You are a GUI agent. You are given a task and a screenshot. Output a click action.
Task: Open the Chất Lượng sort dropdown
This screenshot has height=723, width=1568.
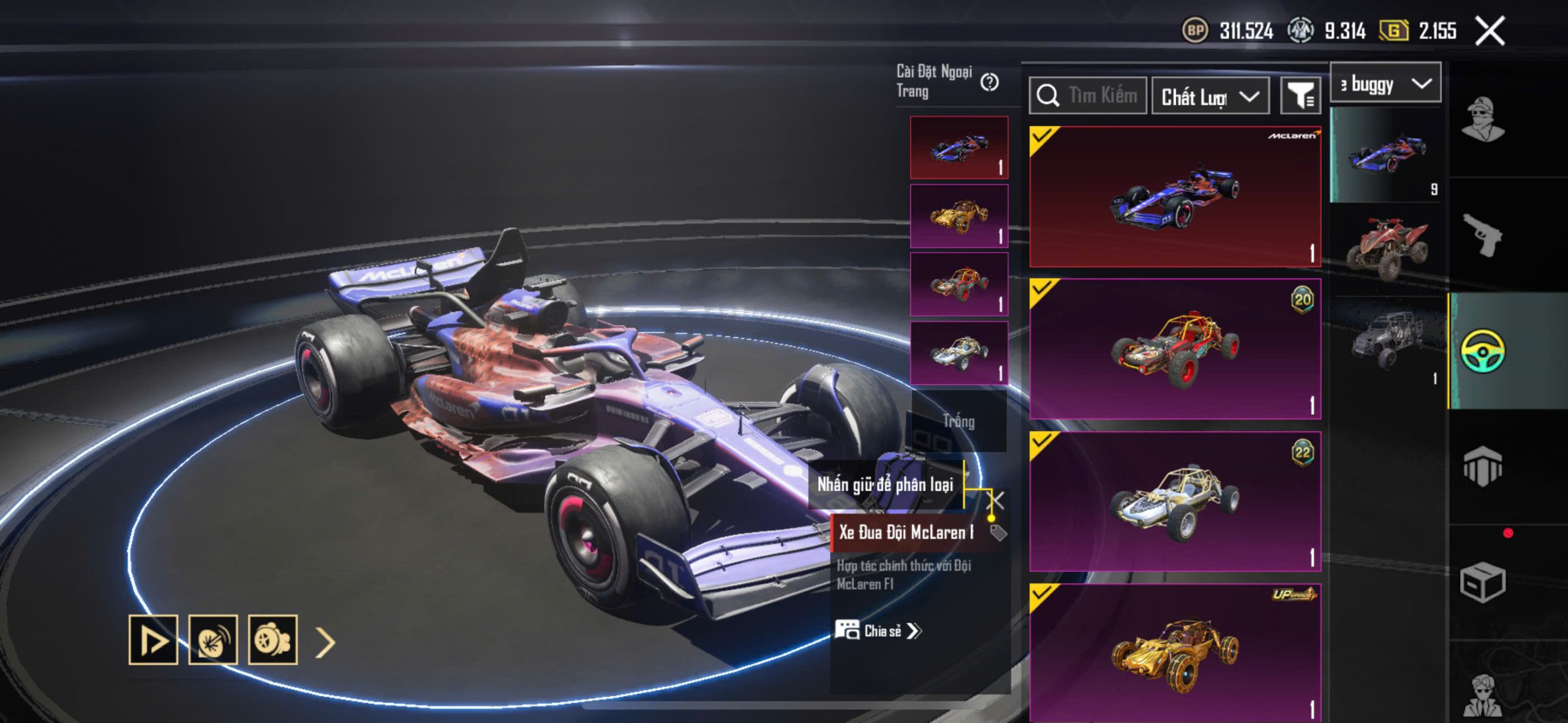(1210, 96)
